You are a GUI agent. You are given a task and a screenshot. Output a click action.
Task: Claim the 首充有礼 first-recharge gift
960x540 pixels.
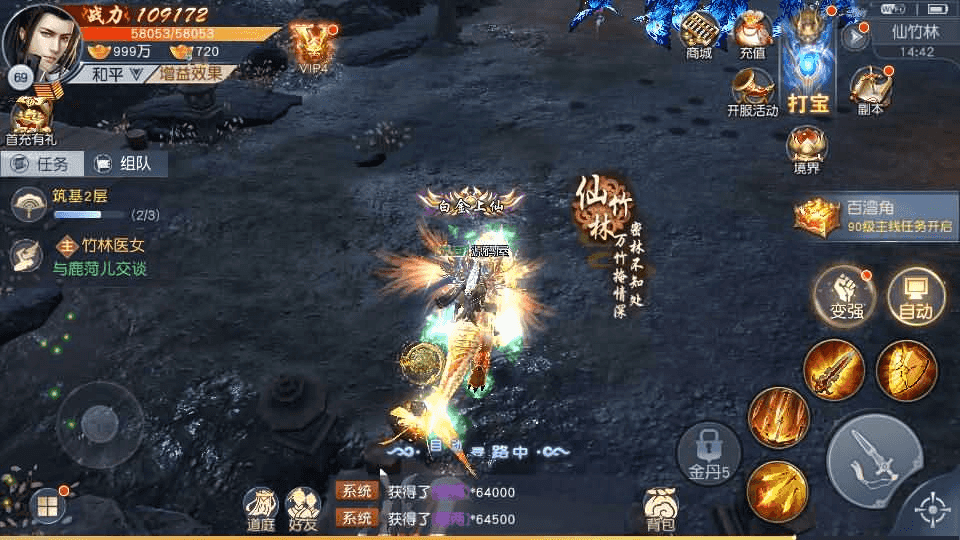pos(31,118)
